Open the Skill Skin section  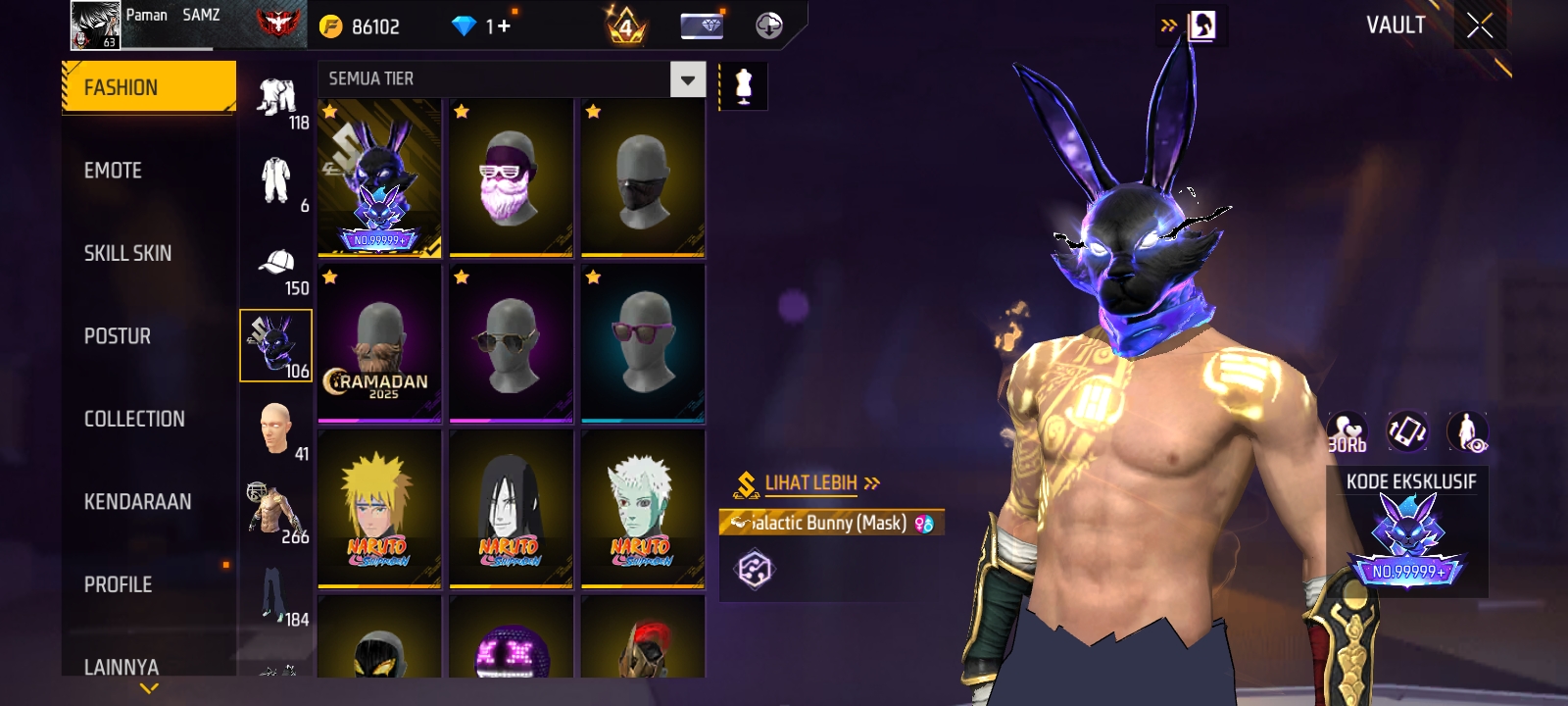(127, 253)
